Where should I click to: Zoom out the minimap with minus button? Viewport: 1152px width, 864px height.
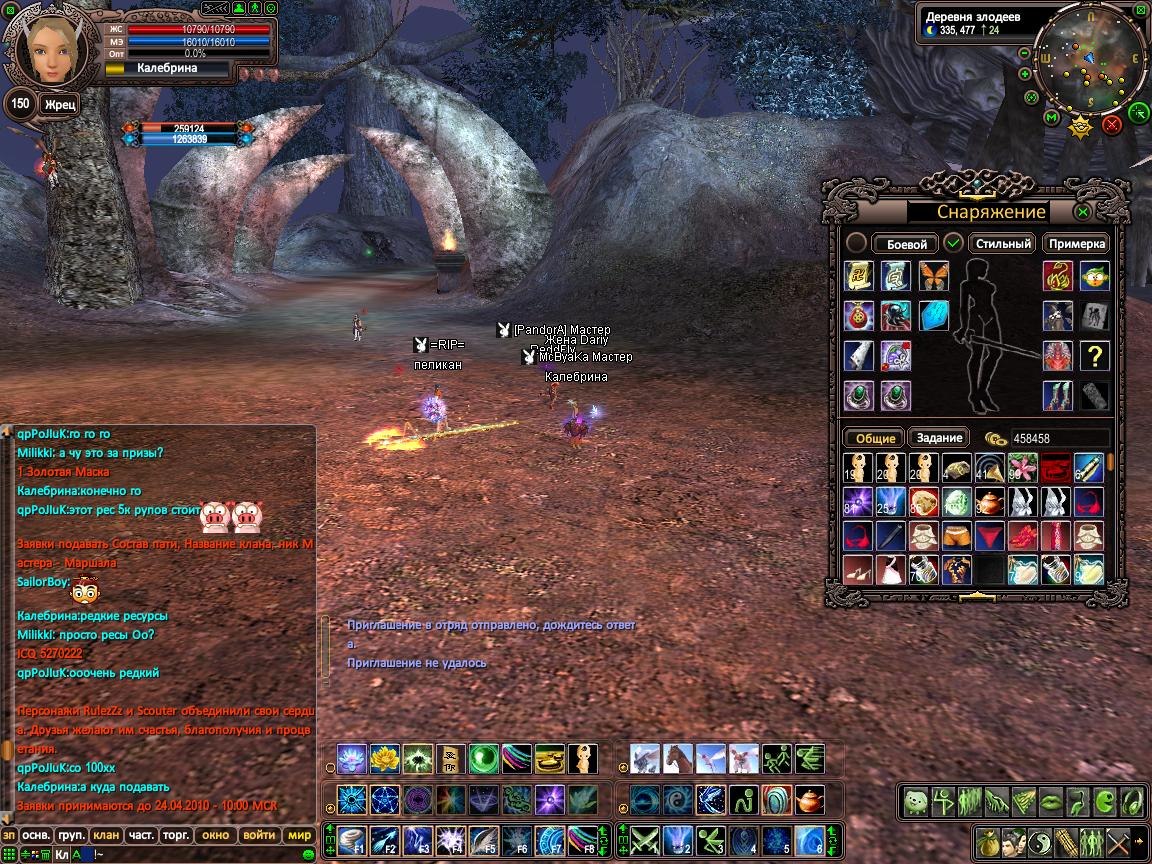click(x=1025, y=53)
